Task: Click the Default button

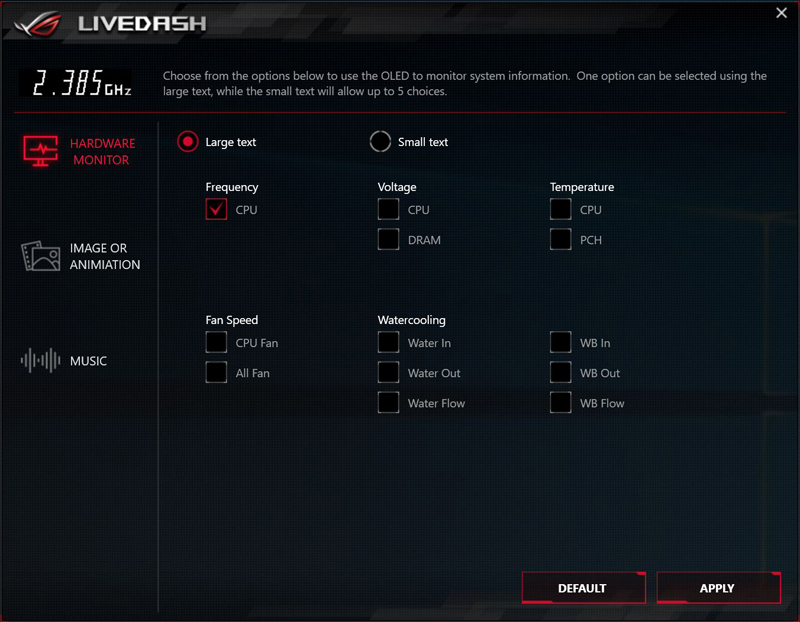Action: pyautogui.click(x=583, y=588)
